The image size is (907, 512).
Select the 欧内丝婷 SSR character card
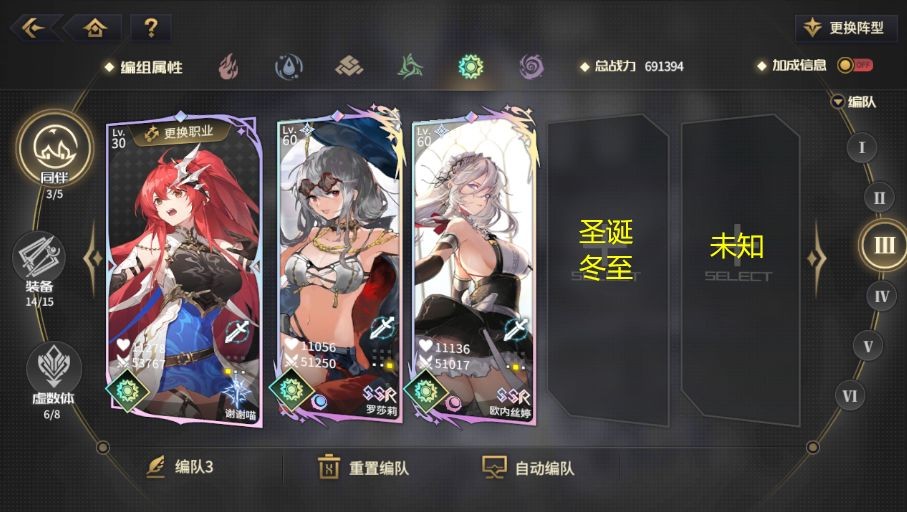coord(474,270)
